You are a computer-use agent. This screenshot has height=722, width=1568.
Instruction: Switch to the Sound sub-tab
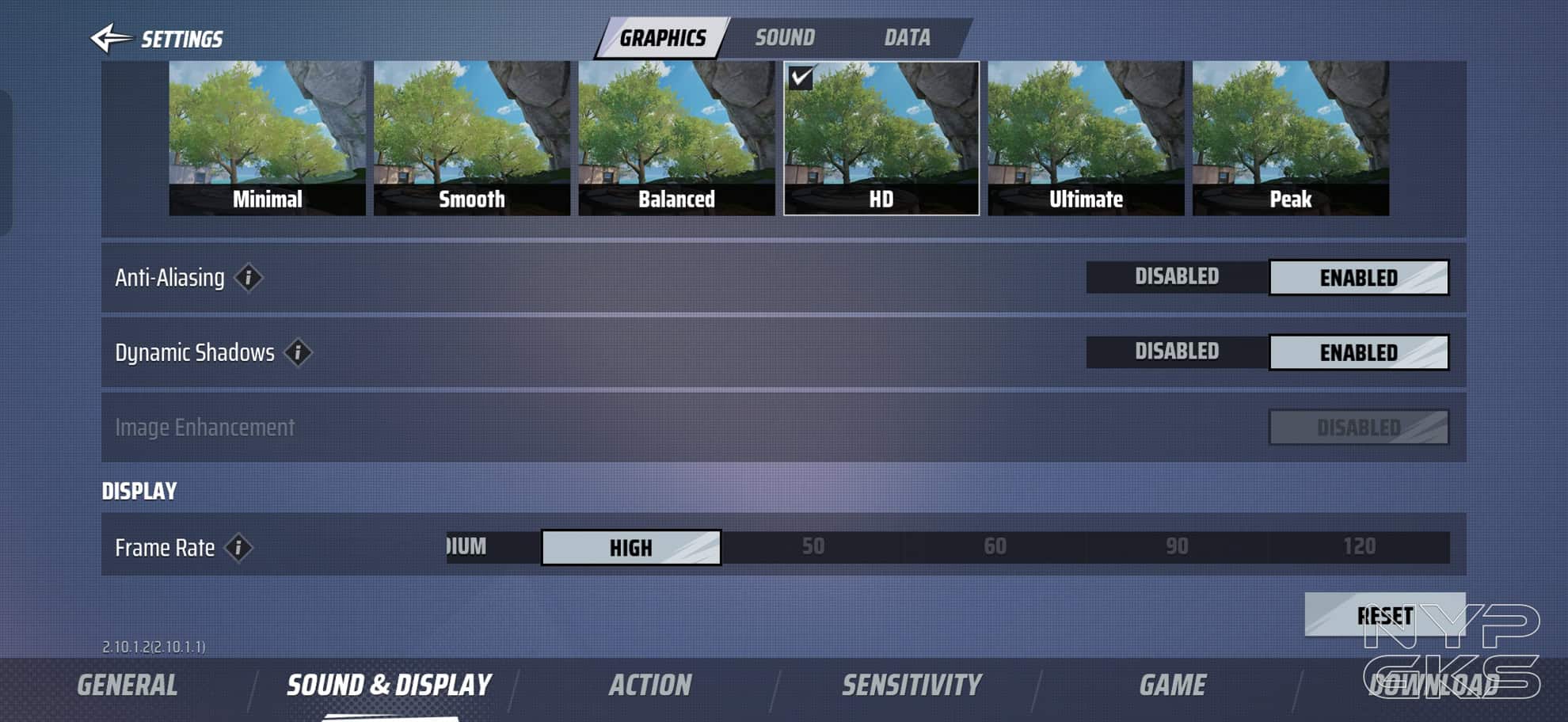[x=784, y=38]
